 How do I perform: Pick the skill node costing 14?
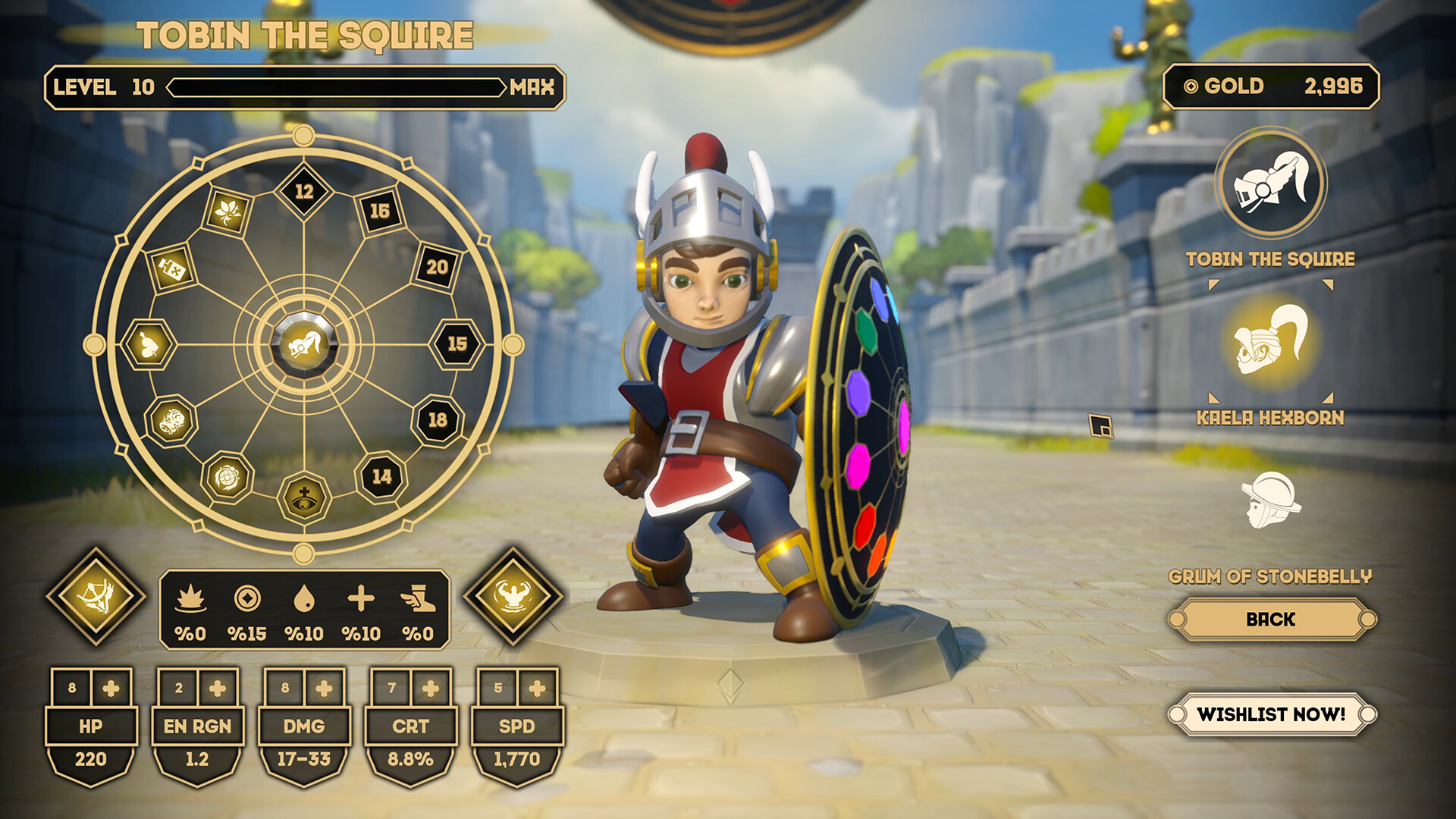[381, 477]
